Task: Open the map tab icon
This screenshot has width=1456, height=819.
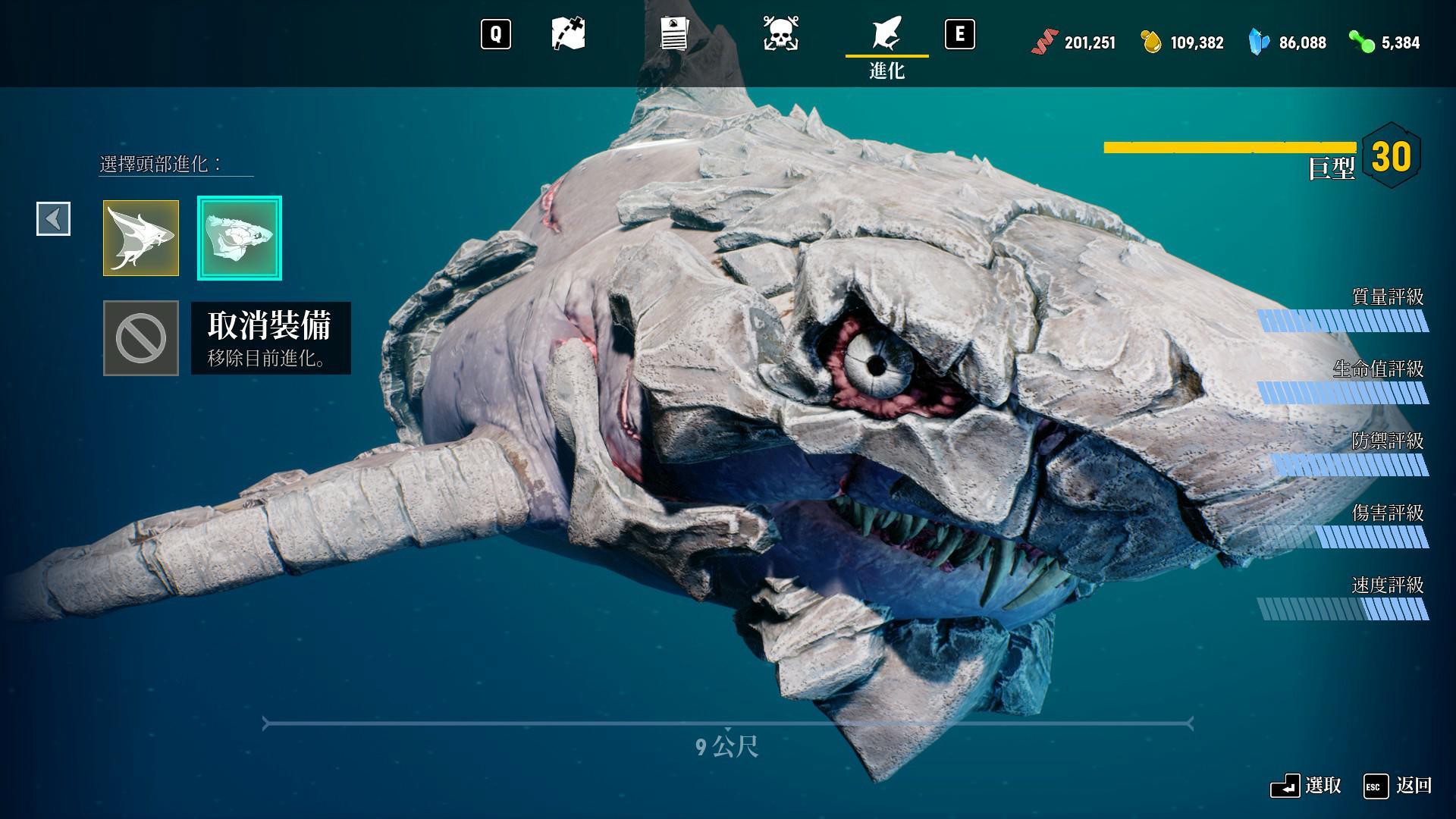Action: pyautogui.click(x=568, y=34)
